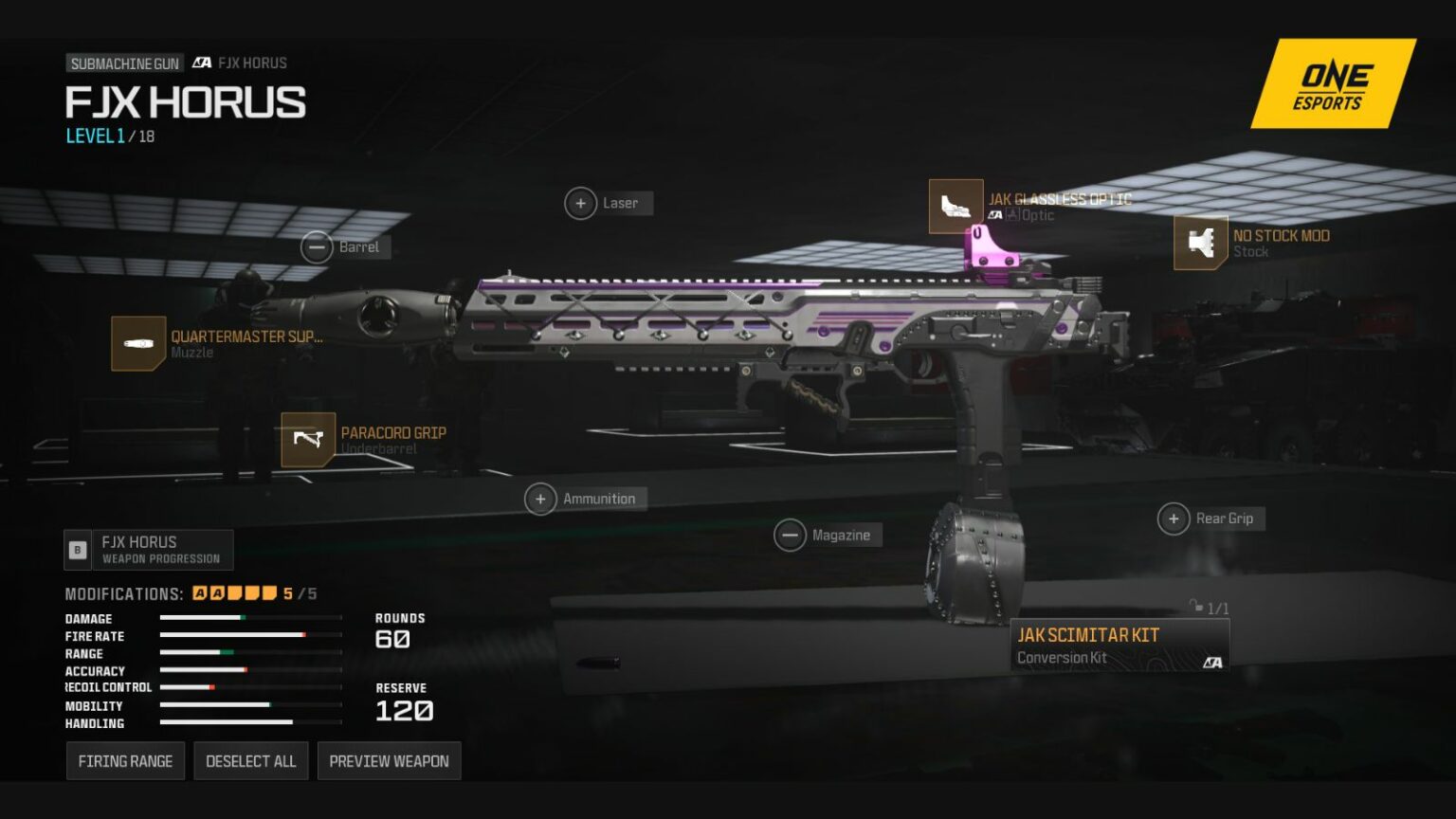Select the Paracord Grip underbarrel slot
Screen dimensions: 1456x819
tap(308, 440)
